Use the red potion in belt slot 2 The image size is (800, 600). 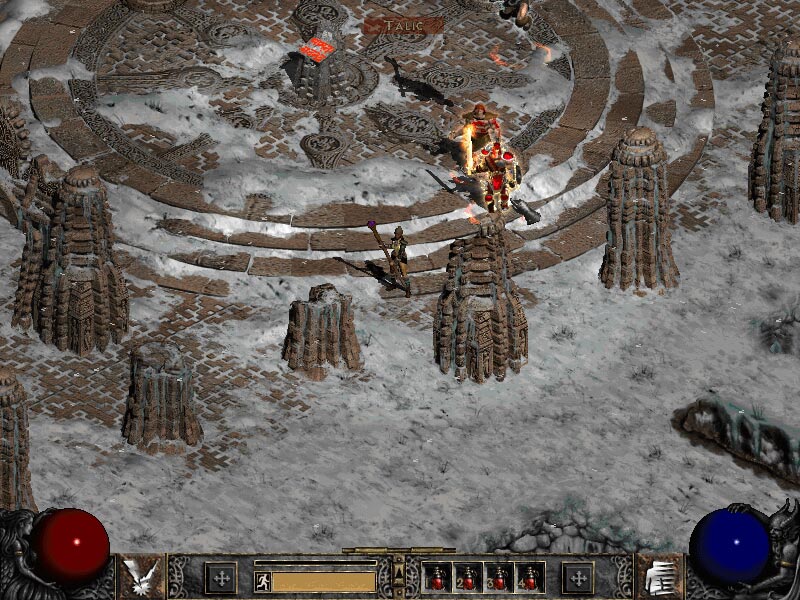(x=468, y=578)
